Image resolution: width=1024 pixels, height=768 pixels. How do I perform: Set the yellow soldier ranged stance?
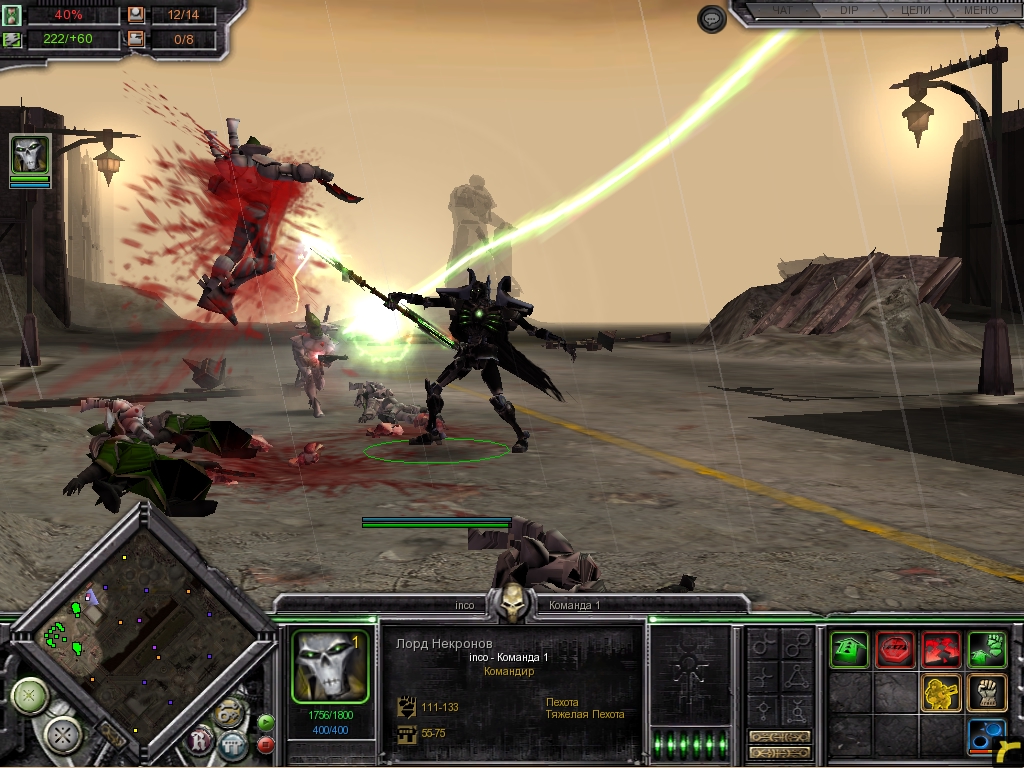941,693
